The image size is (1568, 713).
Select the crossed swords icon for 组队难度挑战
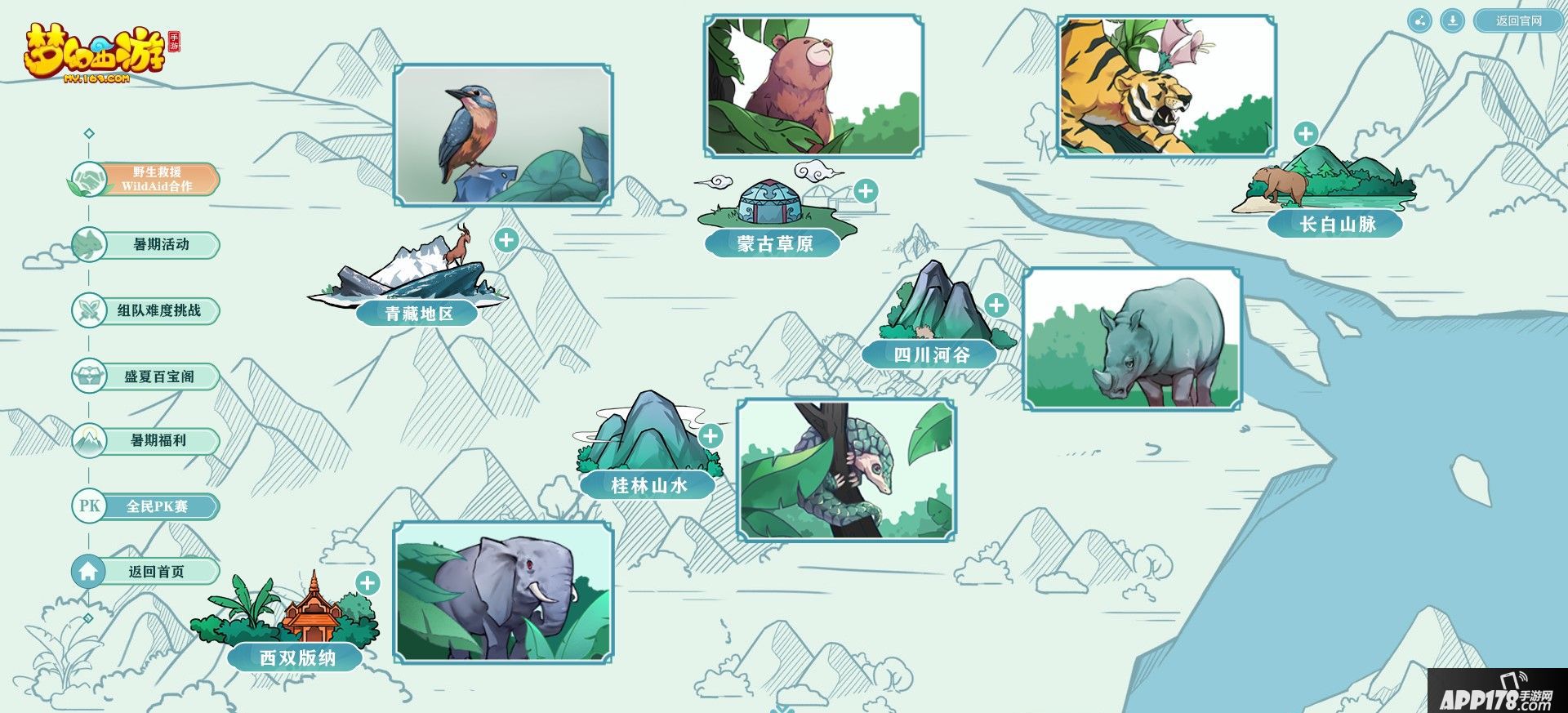tap(90, 310)
